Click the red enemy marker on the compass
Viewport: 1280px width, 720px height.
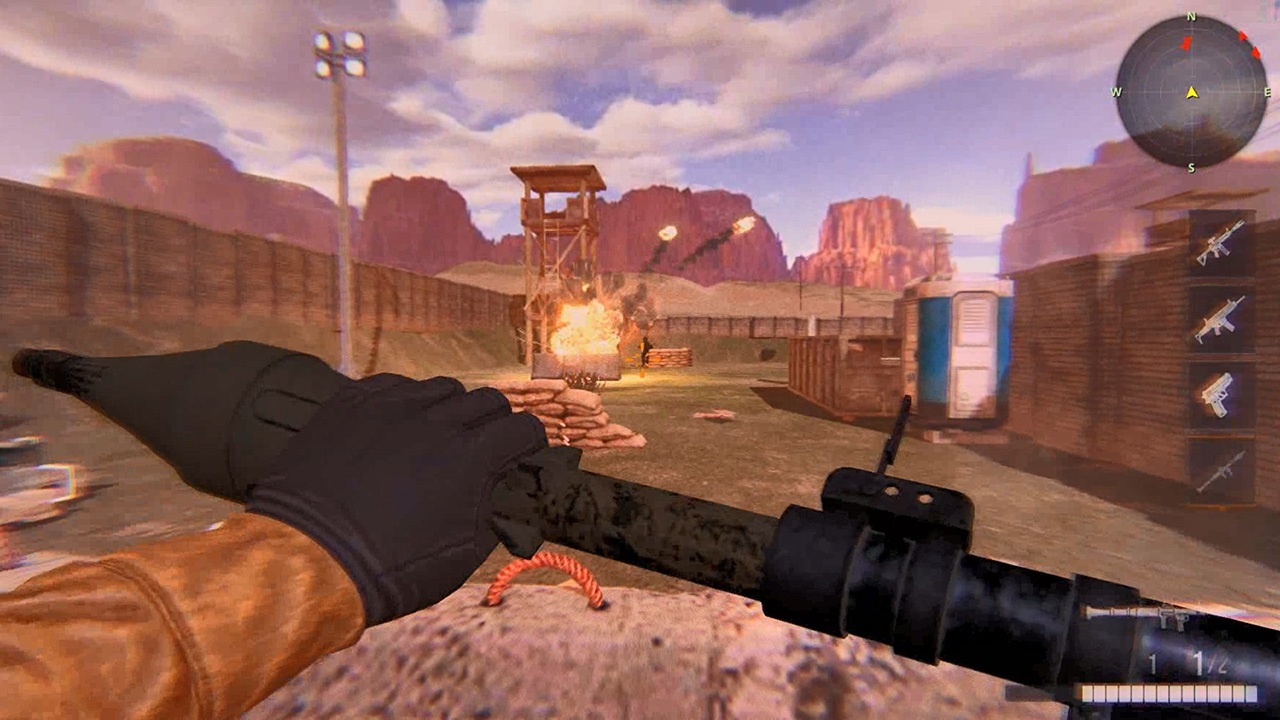tap(1186, 44)
